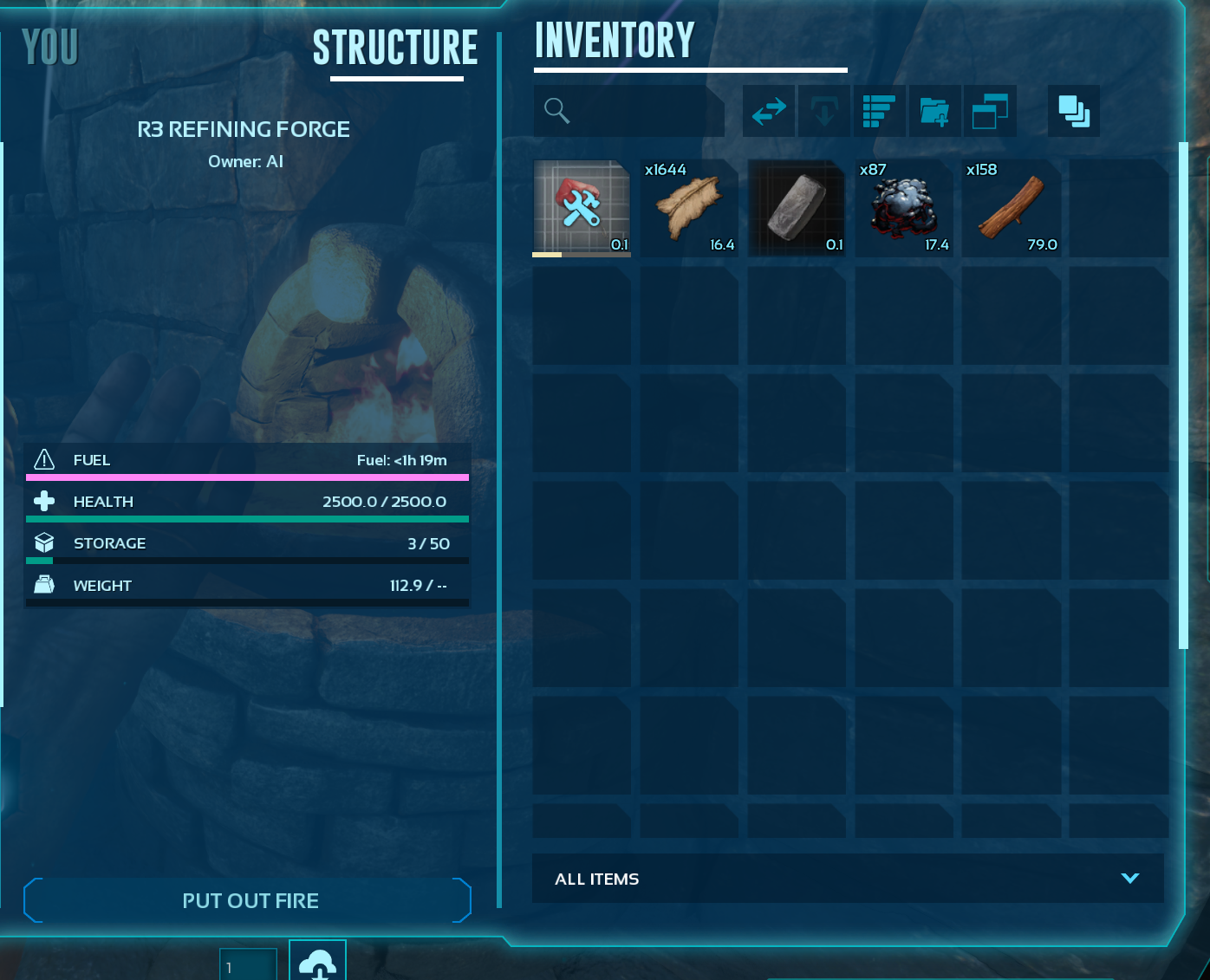Screen dimensions: 1210x980
Task: Open the ALL ITEMS filter dropdown
Action: point(847,879)
